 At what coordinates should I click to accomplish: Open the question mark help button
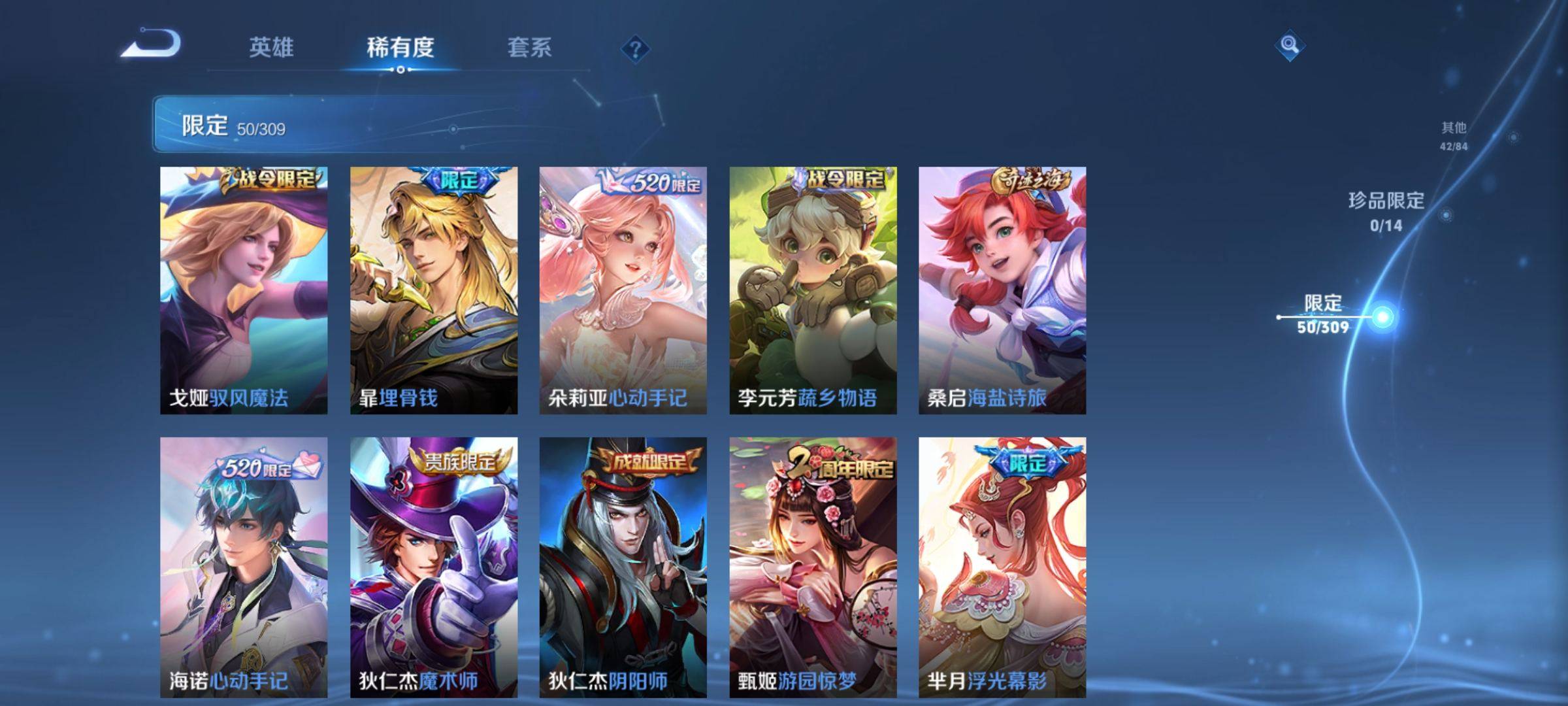click(x=635, y=48)
